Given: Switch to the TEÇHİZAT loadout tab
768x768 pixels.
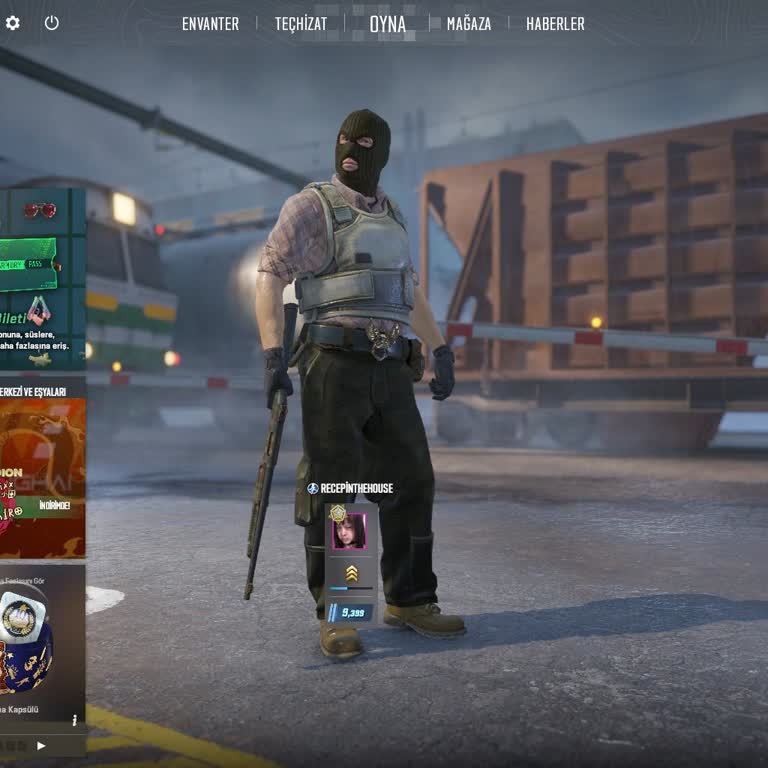Looking at the screenshot, I should (x=301, y=24).
